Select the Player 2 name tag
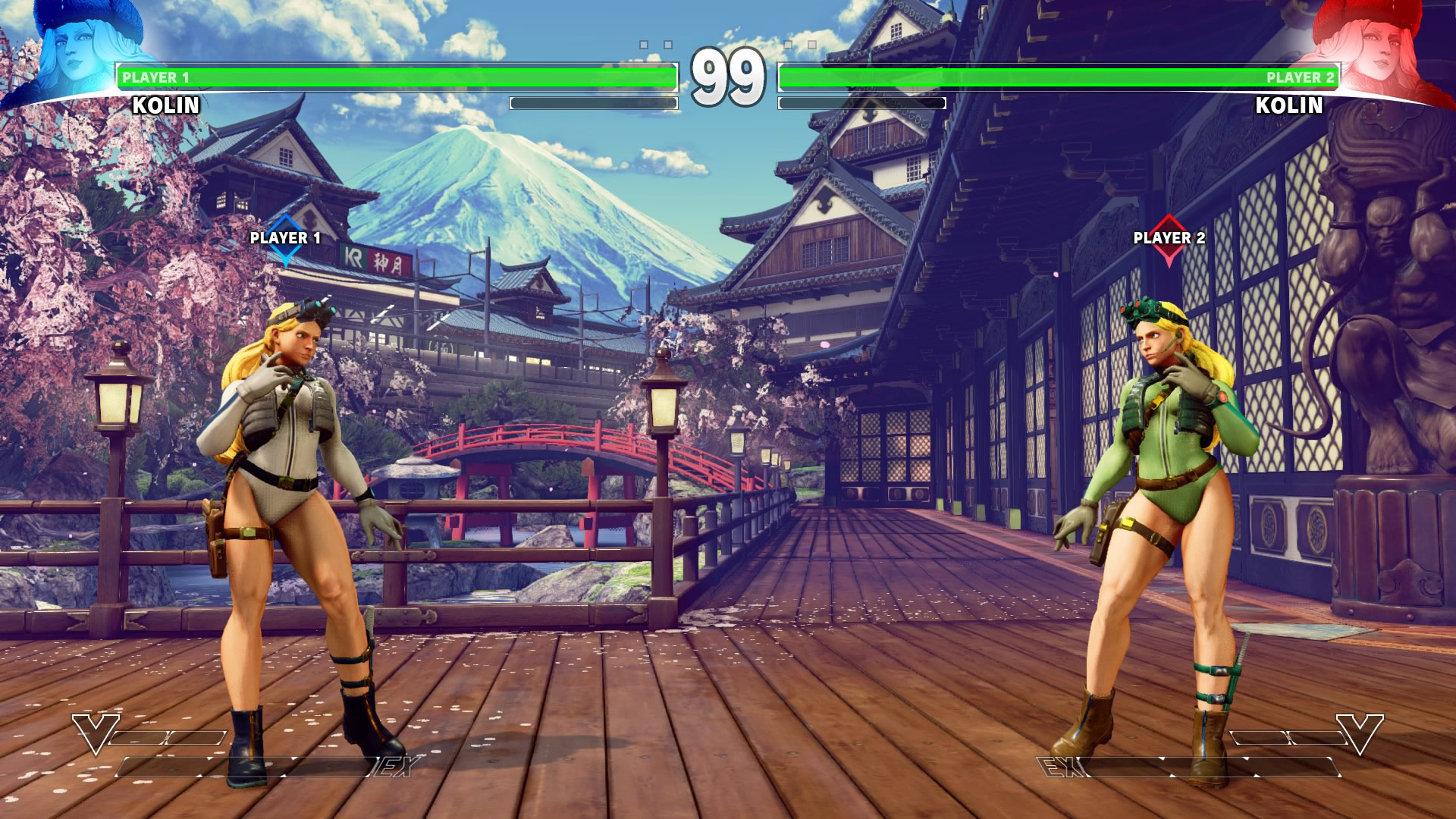 (1301, 76)
